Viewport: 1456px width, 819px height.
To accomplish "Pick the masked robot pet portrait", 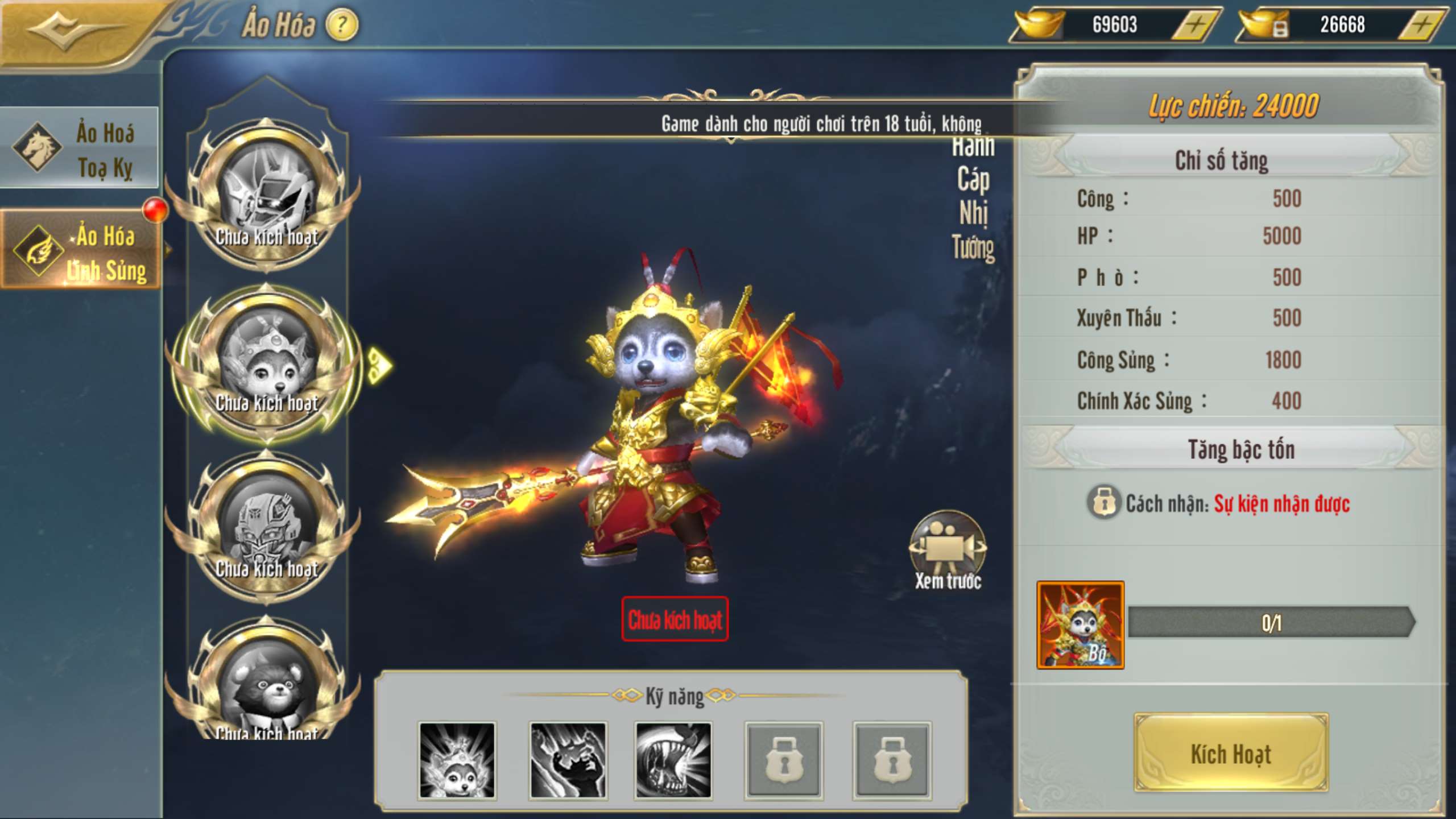I will 266,526.
